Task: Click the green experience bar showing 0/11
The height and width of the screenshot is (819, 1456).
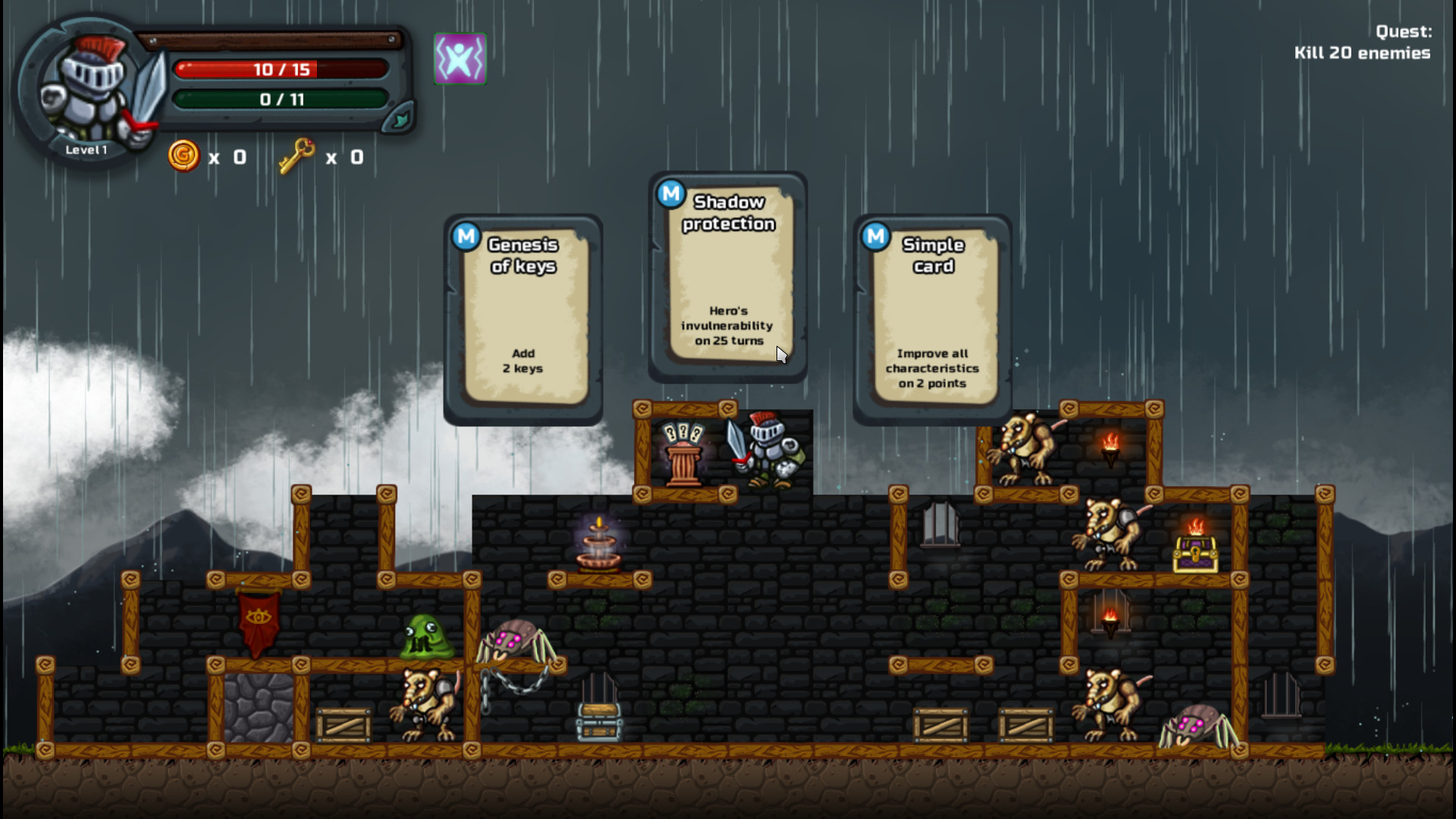Action: (281, 98)
